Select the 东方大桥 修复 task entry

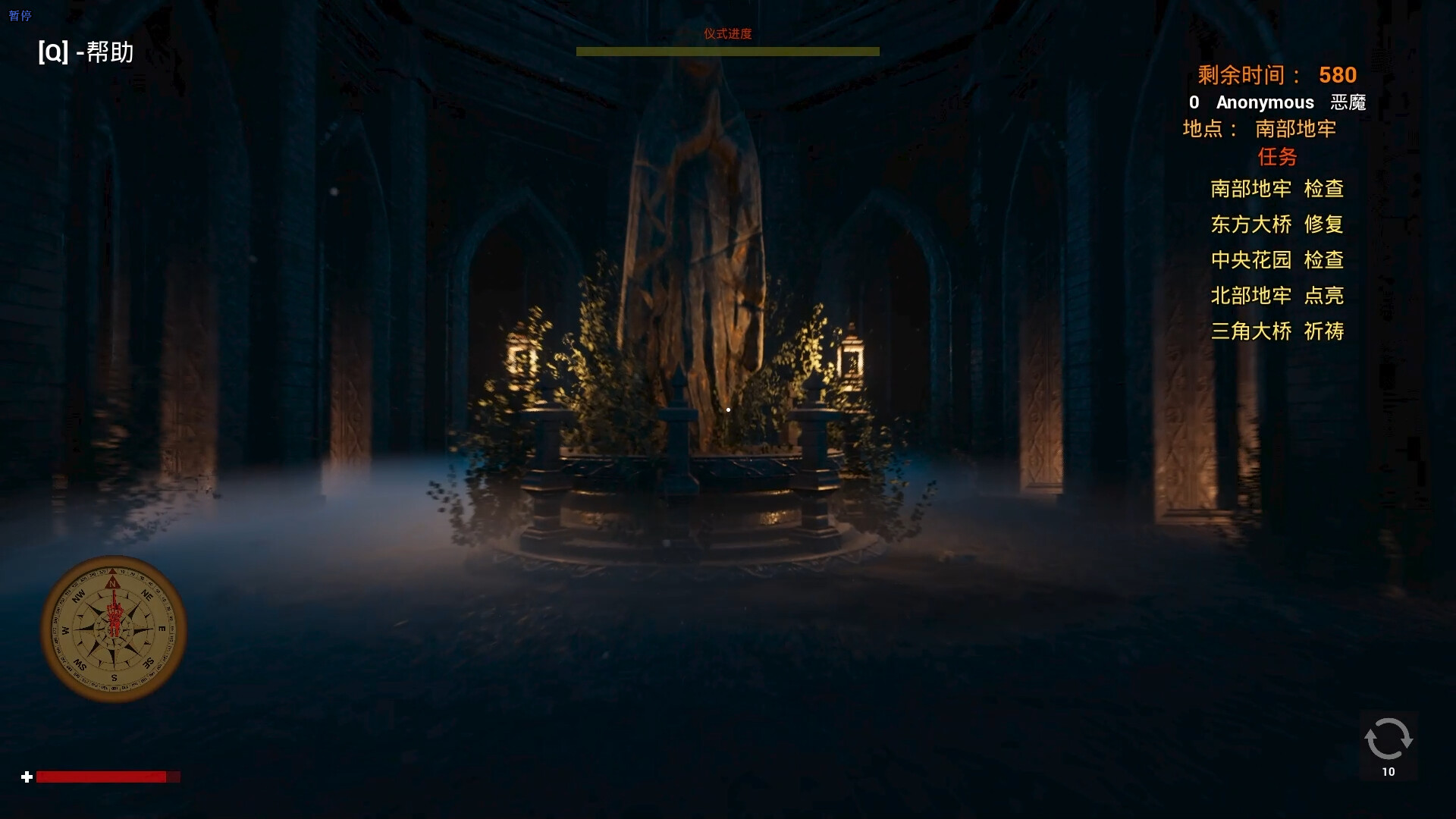(1277, 224)
